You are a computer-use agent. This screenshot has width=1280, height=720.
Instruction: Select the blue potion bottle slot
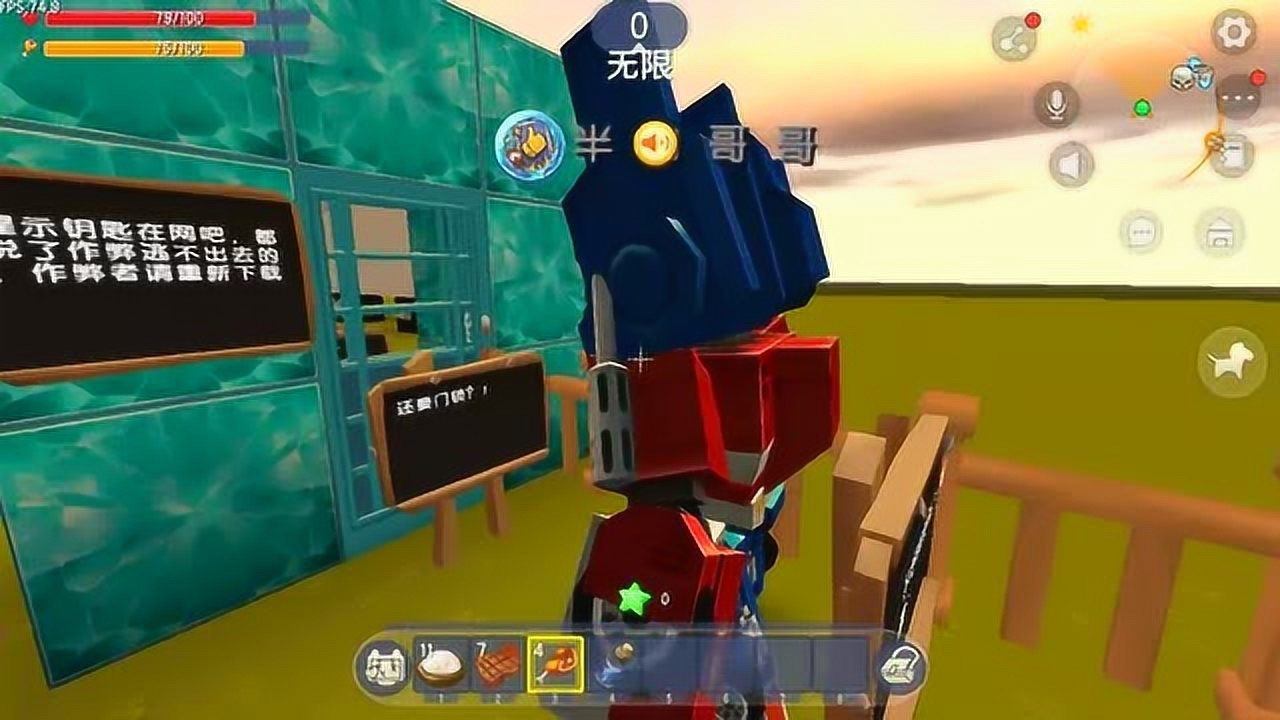[x=614, y=664]
